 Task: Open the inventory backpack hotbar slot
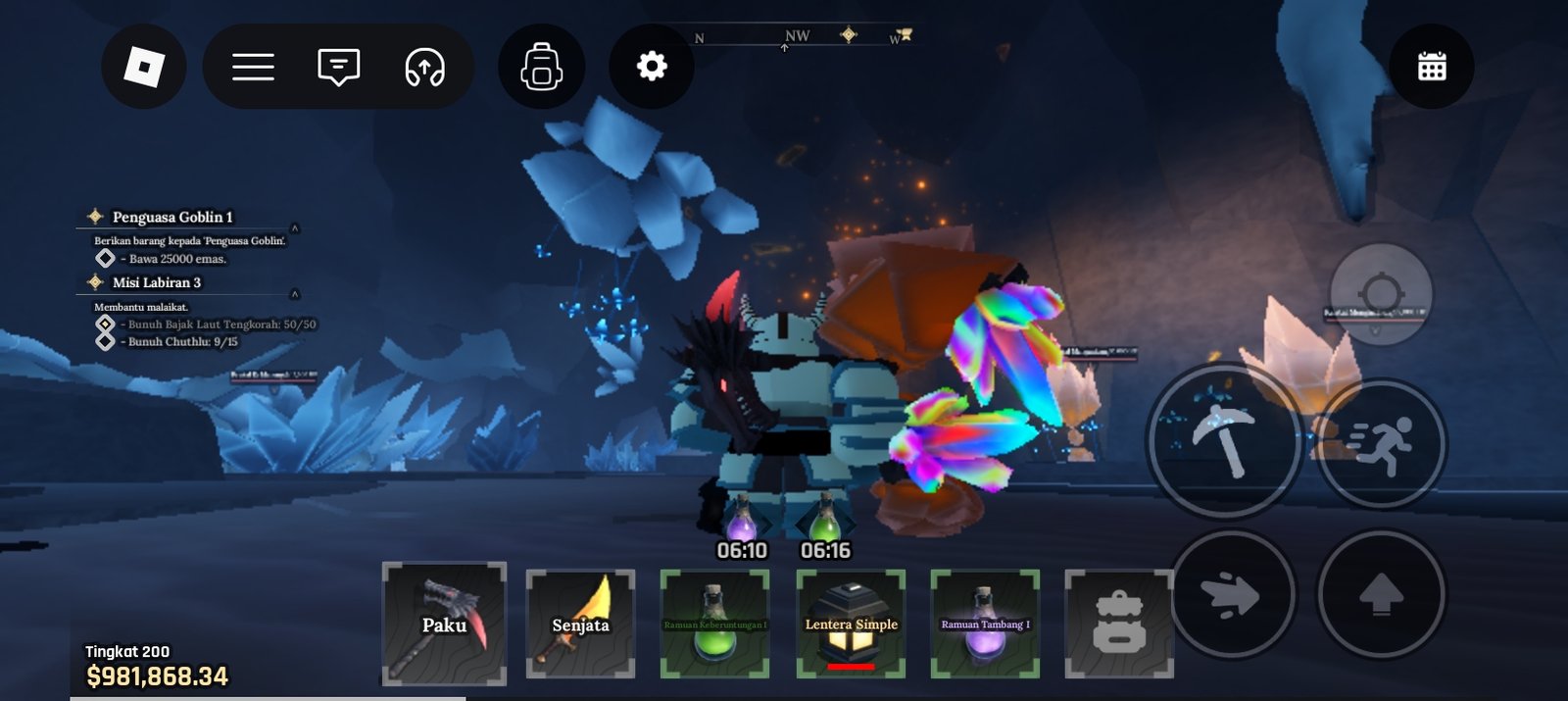1119,624
